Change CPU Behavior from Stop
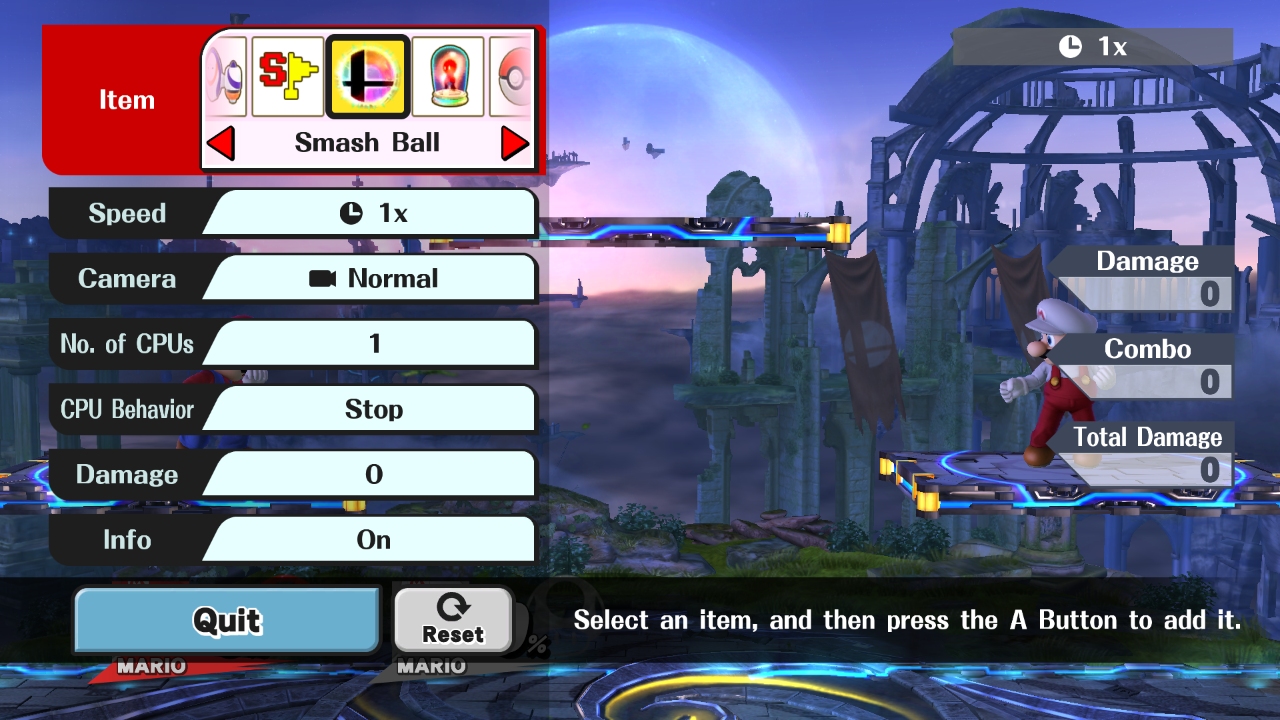The width and height of the screenshot is (1280, 720). tap(372, 409)
